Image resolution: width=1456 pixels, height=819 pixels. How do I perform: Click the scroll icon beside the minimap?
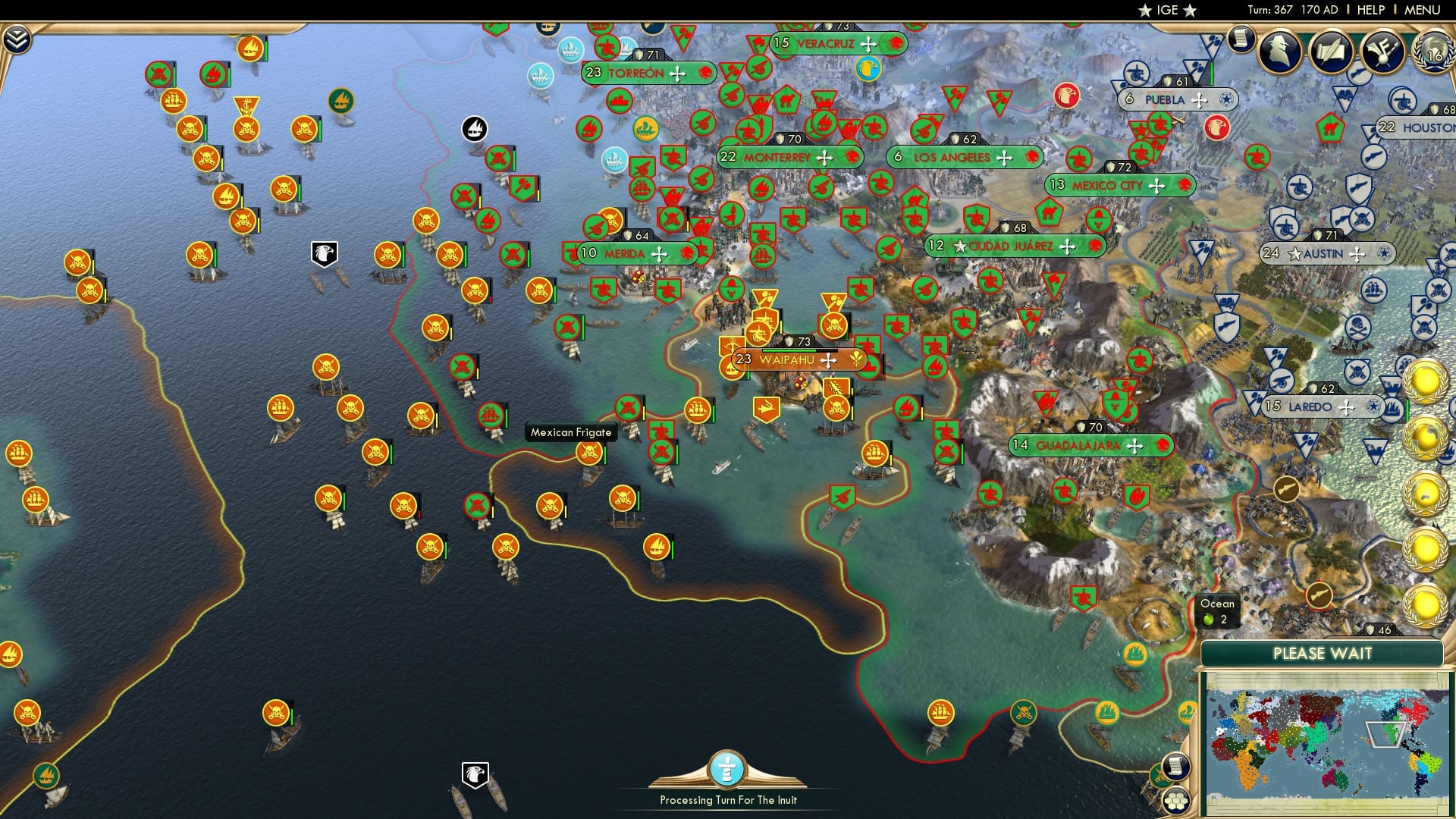1176,766
